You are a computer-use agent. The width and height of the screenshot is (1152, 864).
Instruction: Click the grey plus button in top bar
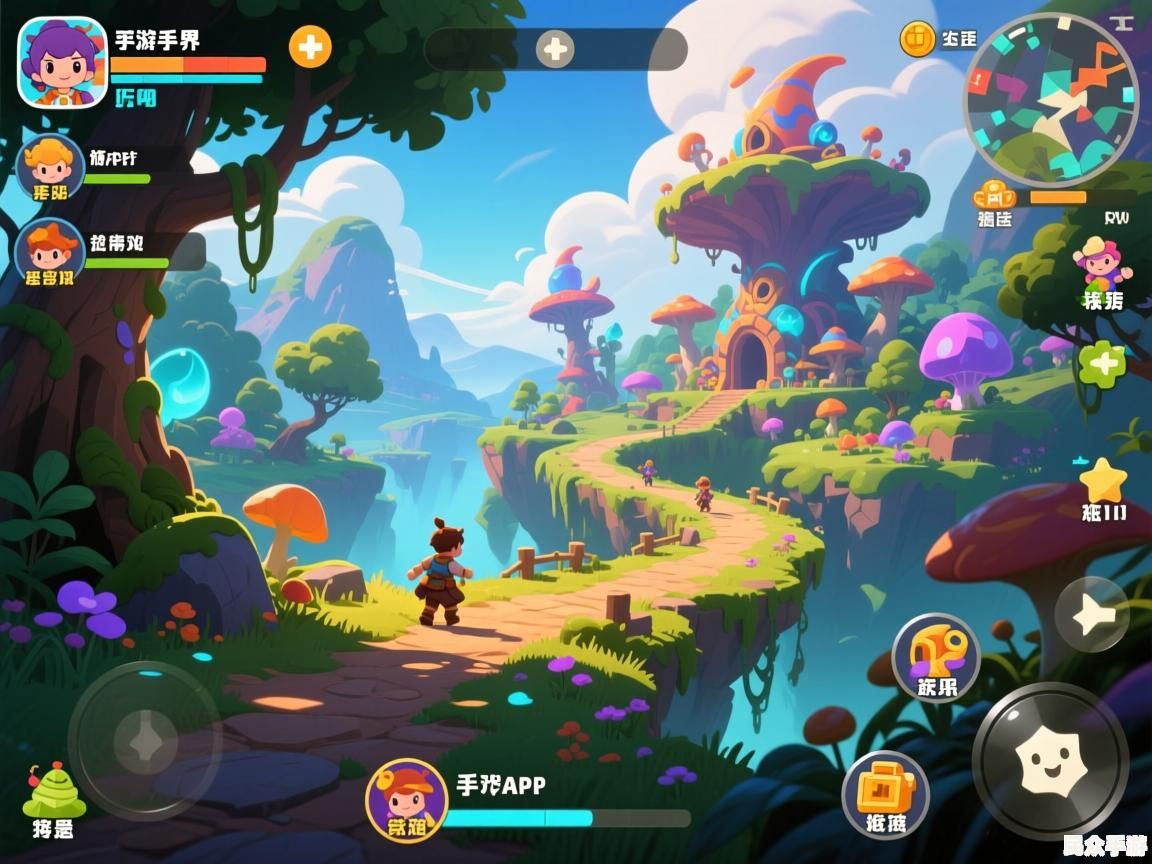(555, 49)
